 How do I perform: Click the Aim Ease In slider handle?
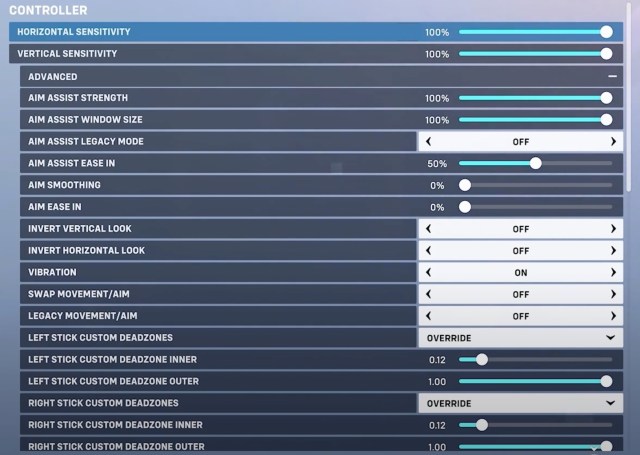click(465, 207)
